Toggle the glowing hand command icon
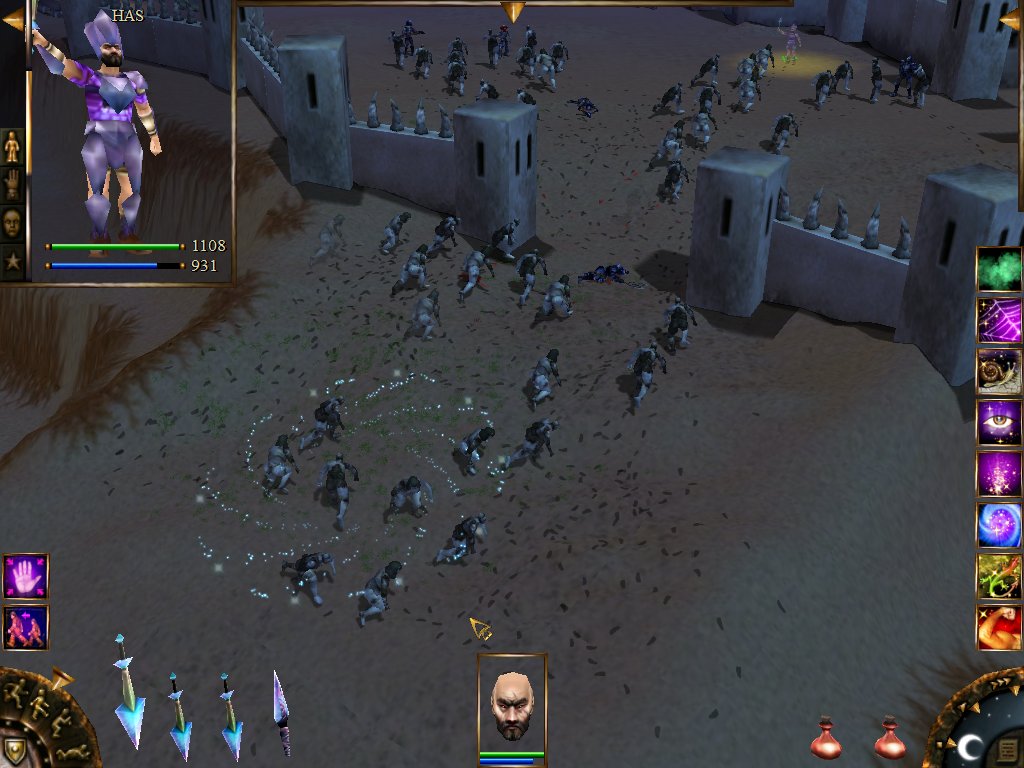The height and width of the screenshot is (768, 1024). [x=25, y=577]
